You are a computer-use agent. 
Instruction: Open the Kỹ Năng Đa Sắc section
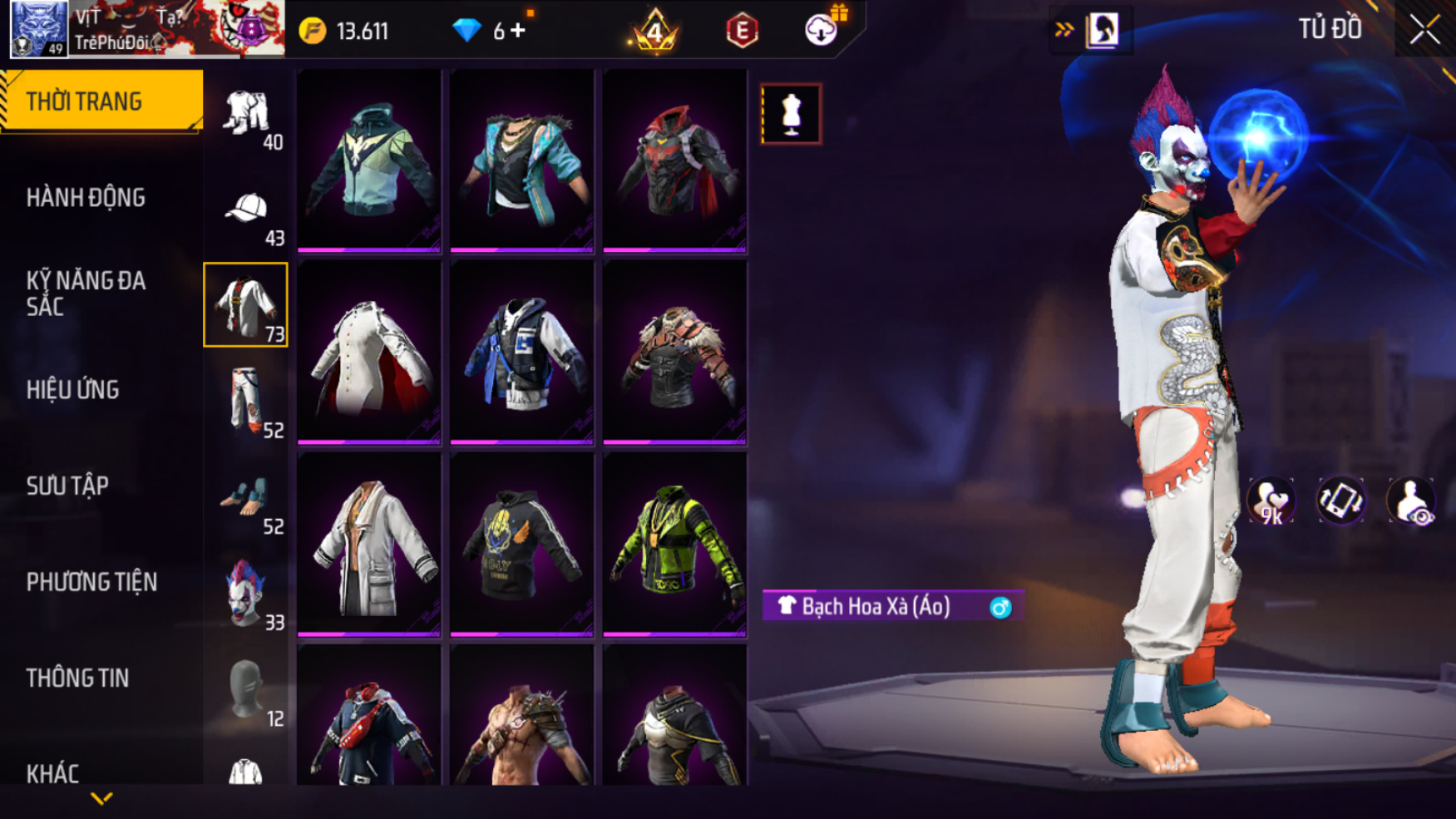(x=86, y=294)
